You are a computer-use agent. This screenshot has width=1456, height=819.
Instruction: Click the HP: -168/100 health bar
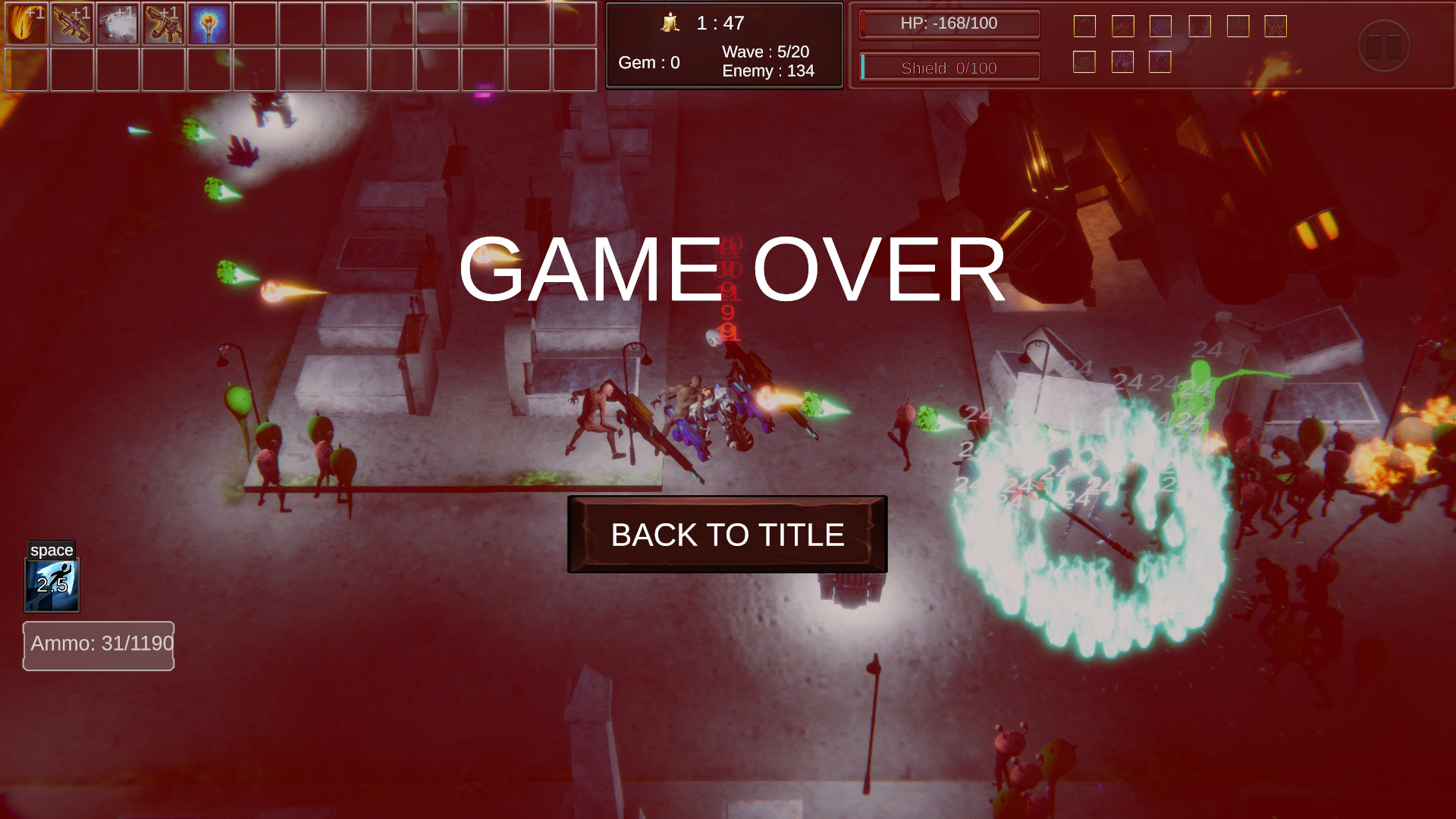click(949, 24)
